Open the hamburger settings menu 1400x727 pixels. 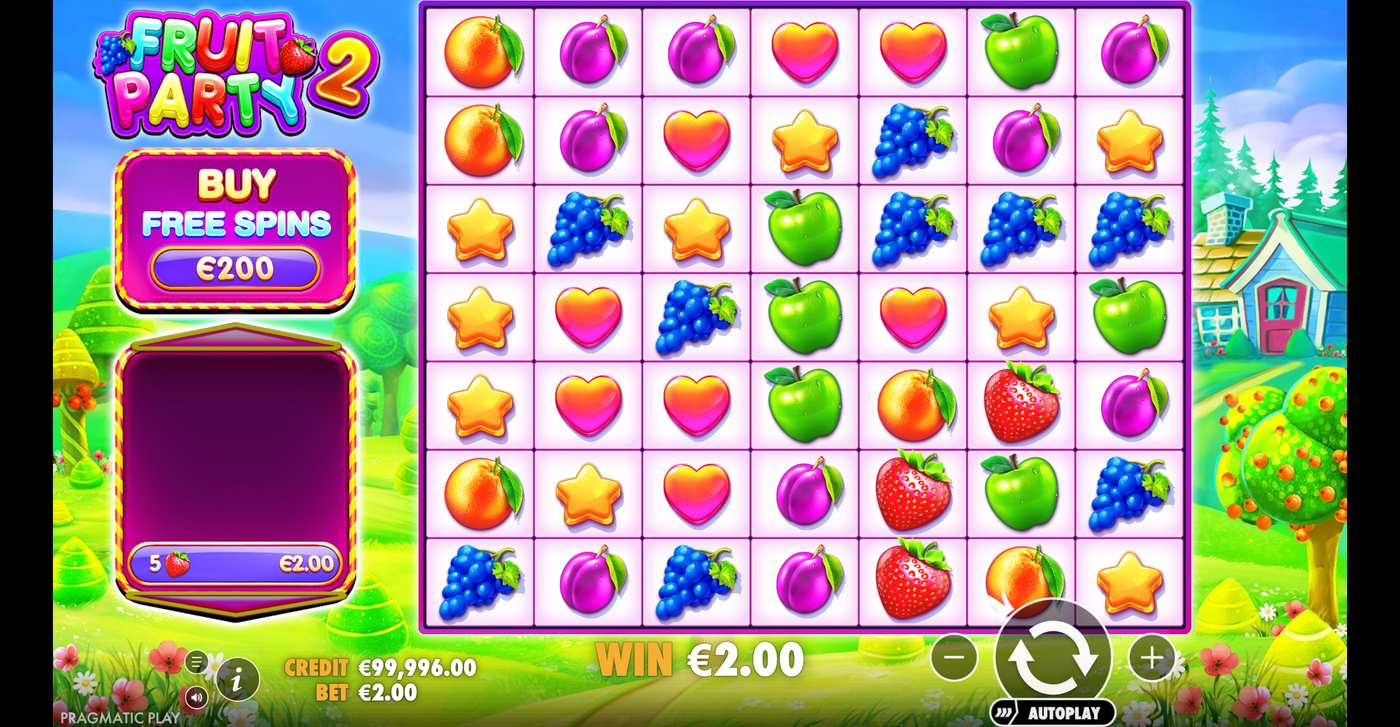(x=199, y=660)
